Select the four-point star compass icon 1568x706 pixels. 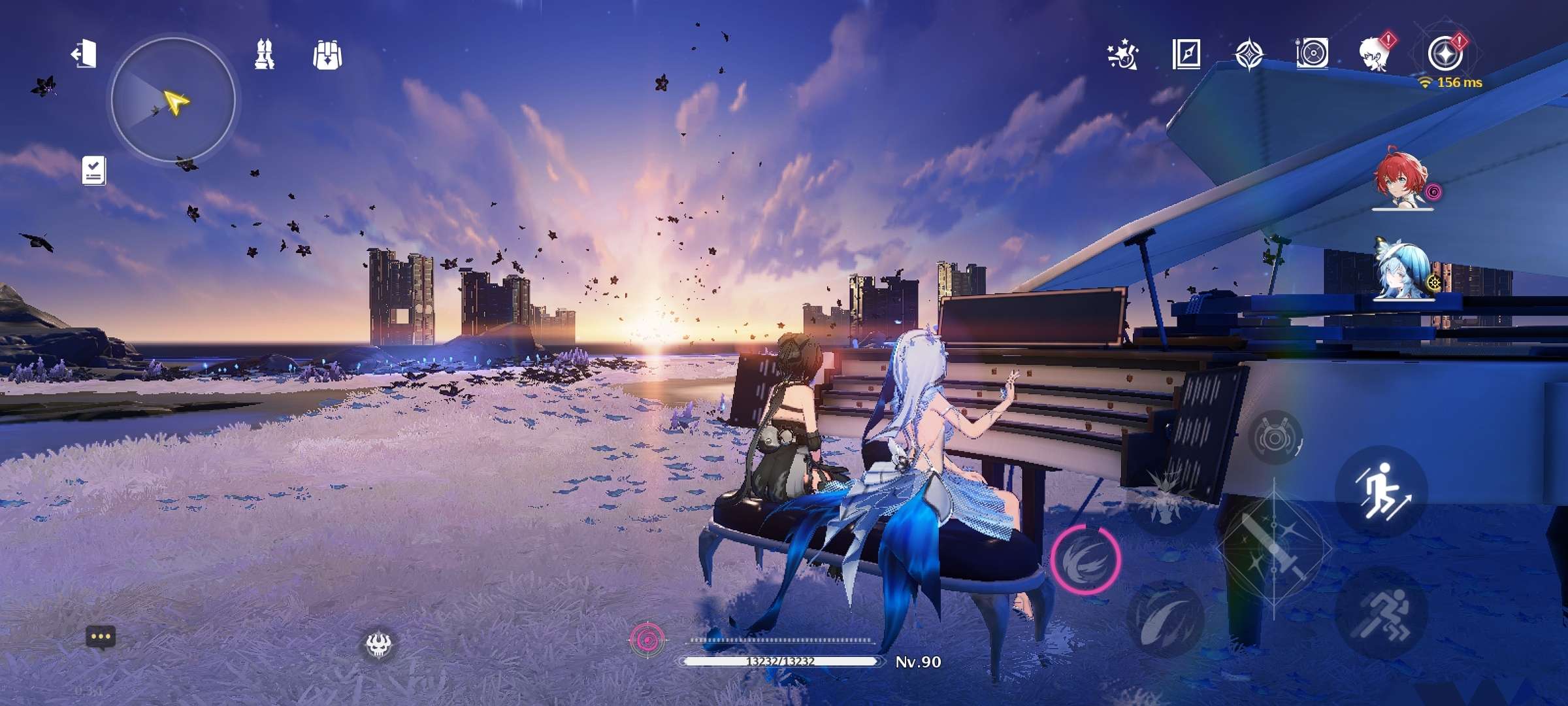pyautogui.click(x=1249, y=54)
